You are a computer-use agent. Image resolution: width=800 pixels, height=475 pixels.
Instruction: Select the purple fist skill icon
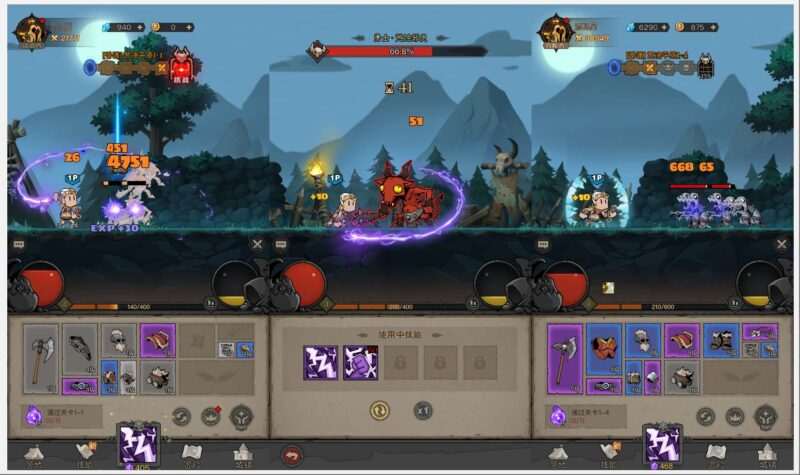click(x=360, y=361)
